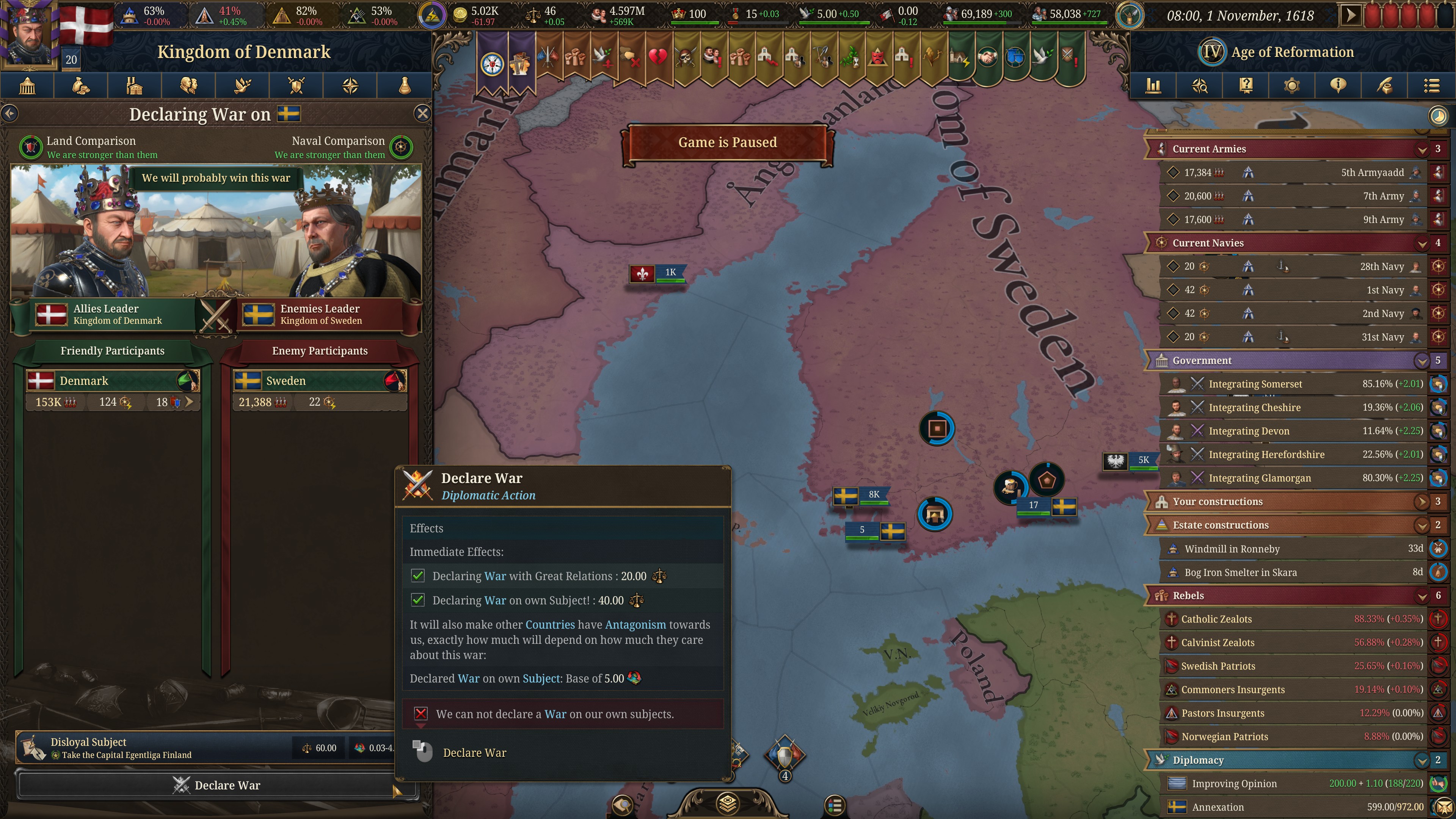This screenshot has width=1456, height=819.
Task: Open the in-game ledger bar chart icon
Action: point(1153,86)
